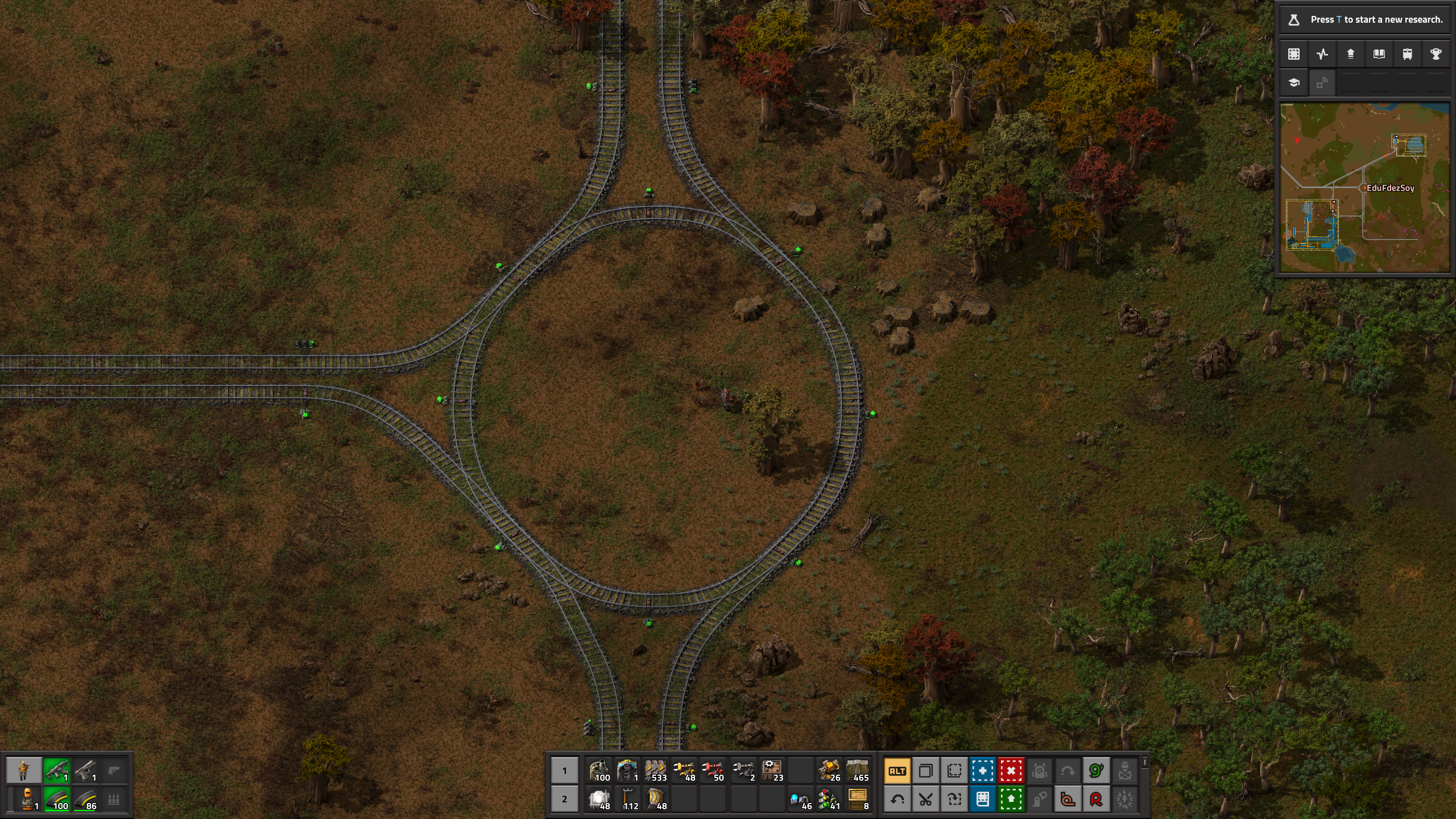
Task: Open the tips and tricks graduation cap
Action: [x=1294, y=83]
